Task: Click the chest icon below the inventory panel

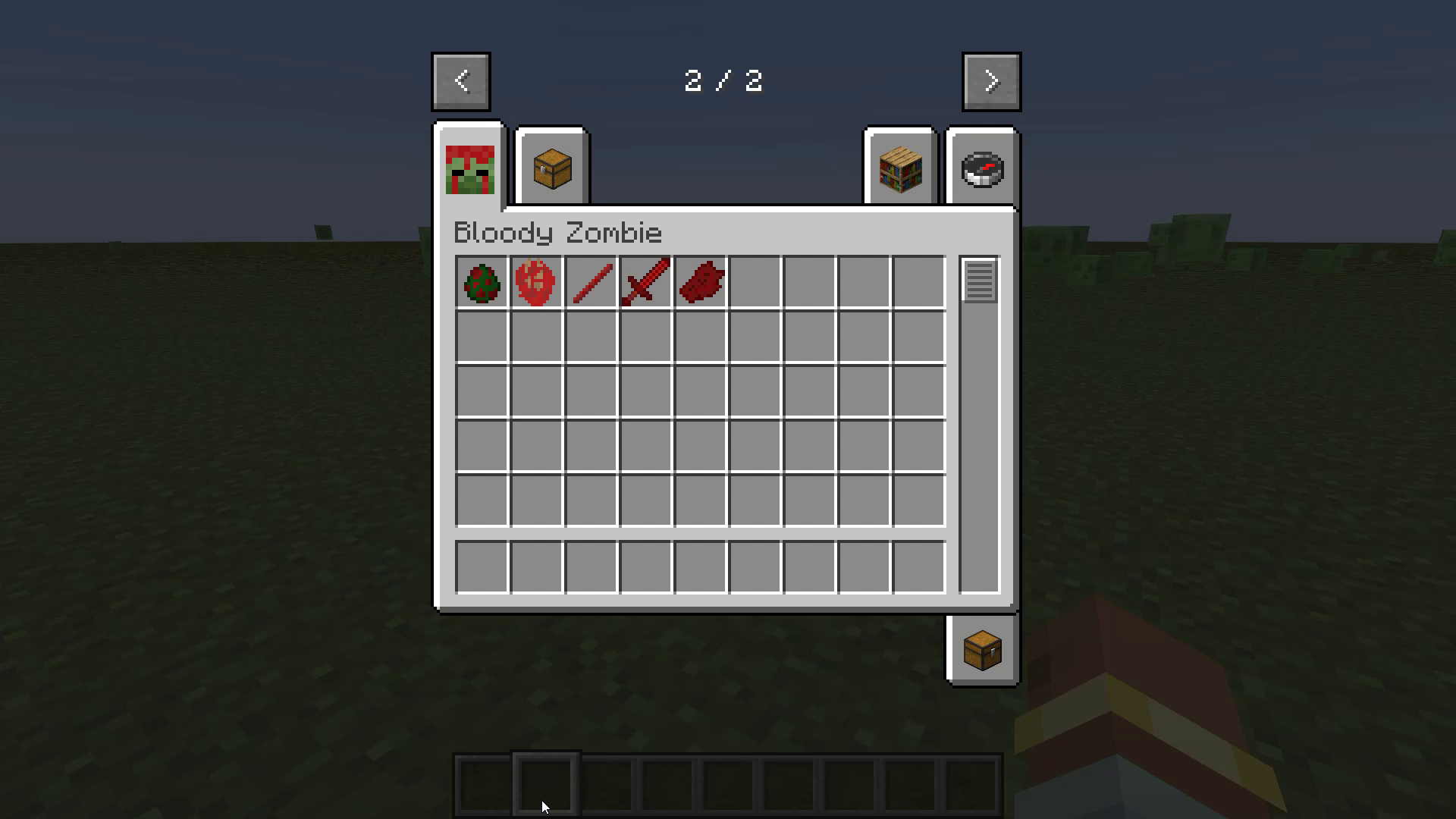Action: (982, 650)
